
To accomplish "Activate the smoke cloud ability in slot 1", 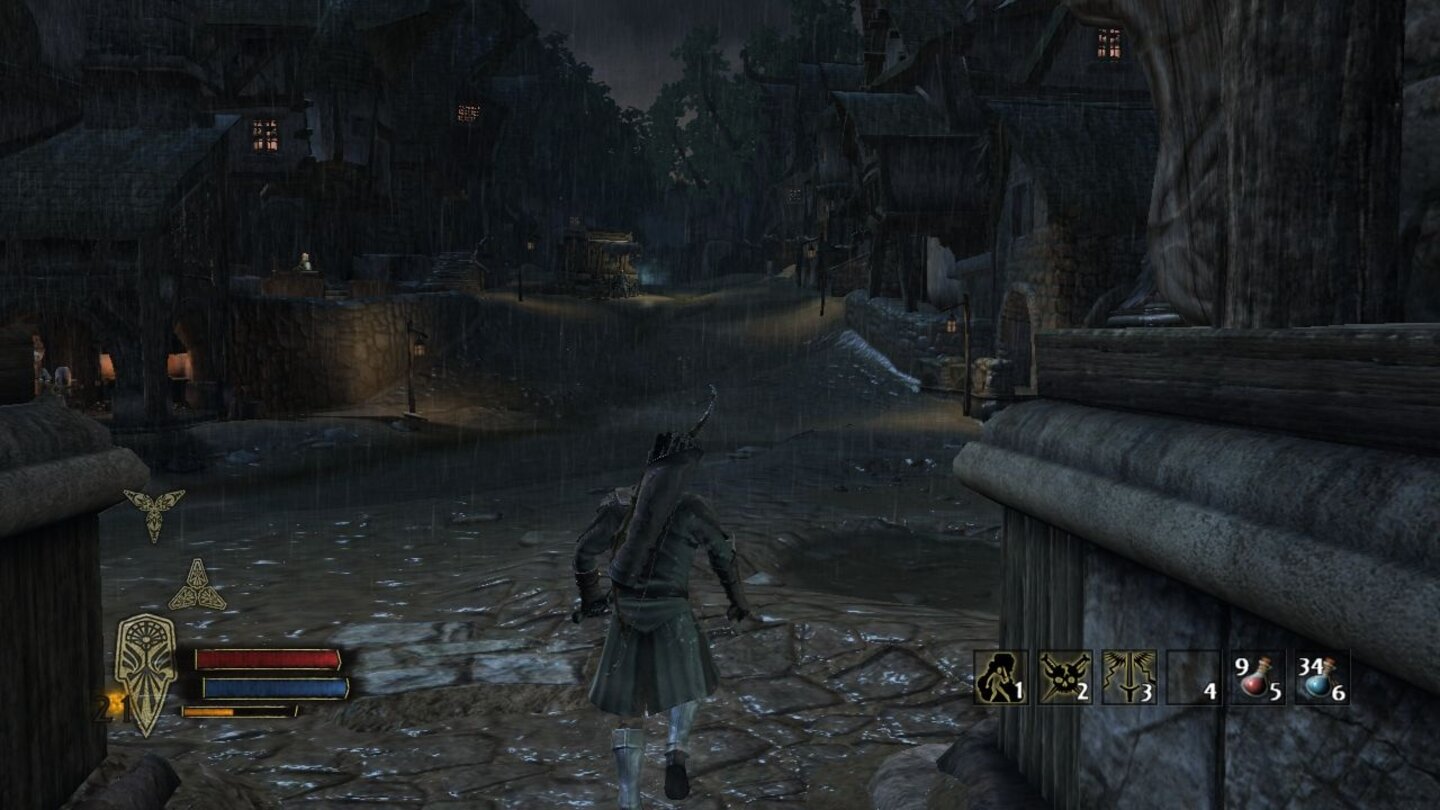I will coord(1000,677).
